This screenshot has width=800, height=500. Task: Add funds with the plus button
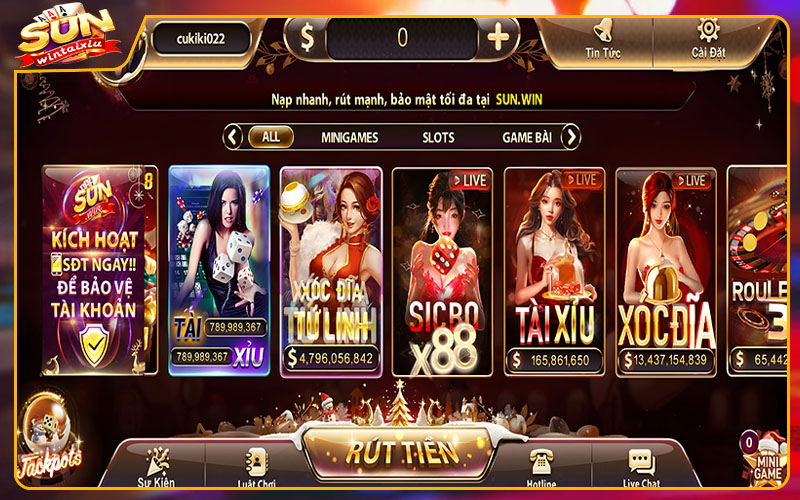pyautogui.click(x=497, y=38)
